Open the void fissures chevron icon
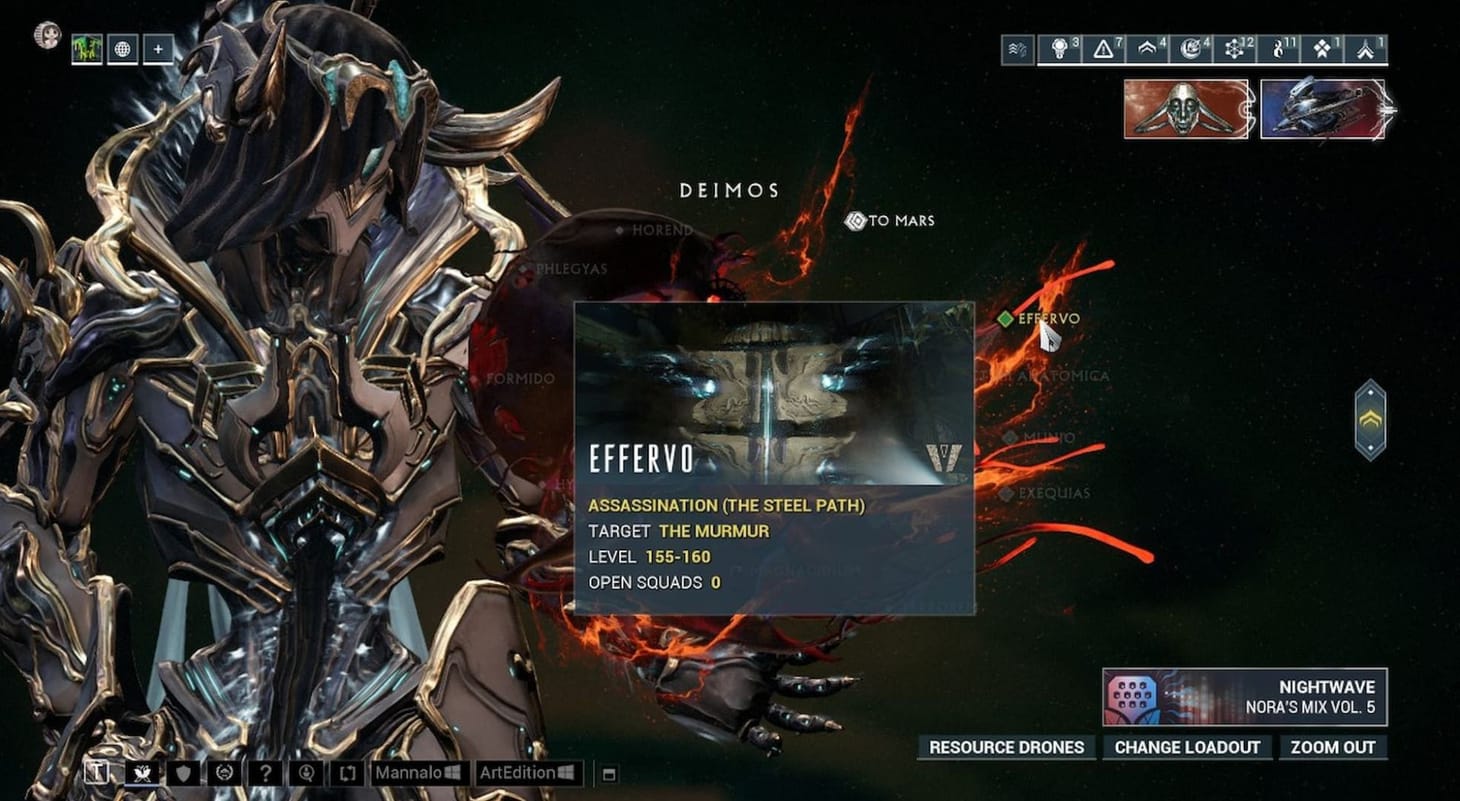 1148,46
